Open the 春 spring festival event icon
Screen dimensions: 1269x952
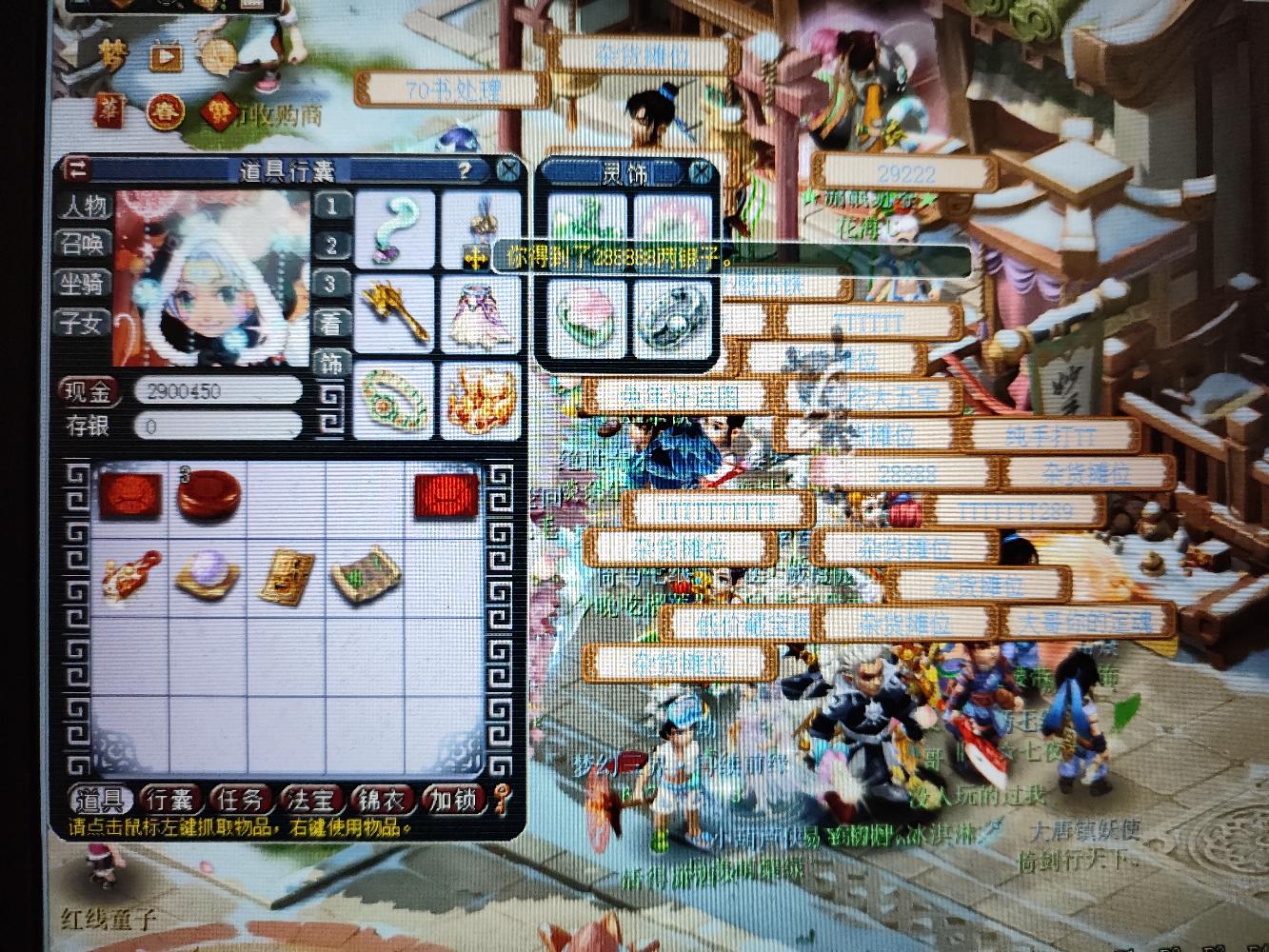(165, 111)
